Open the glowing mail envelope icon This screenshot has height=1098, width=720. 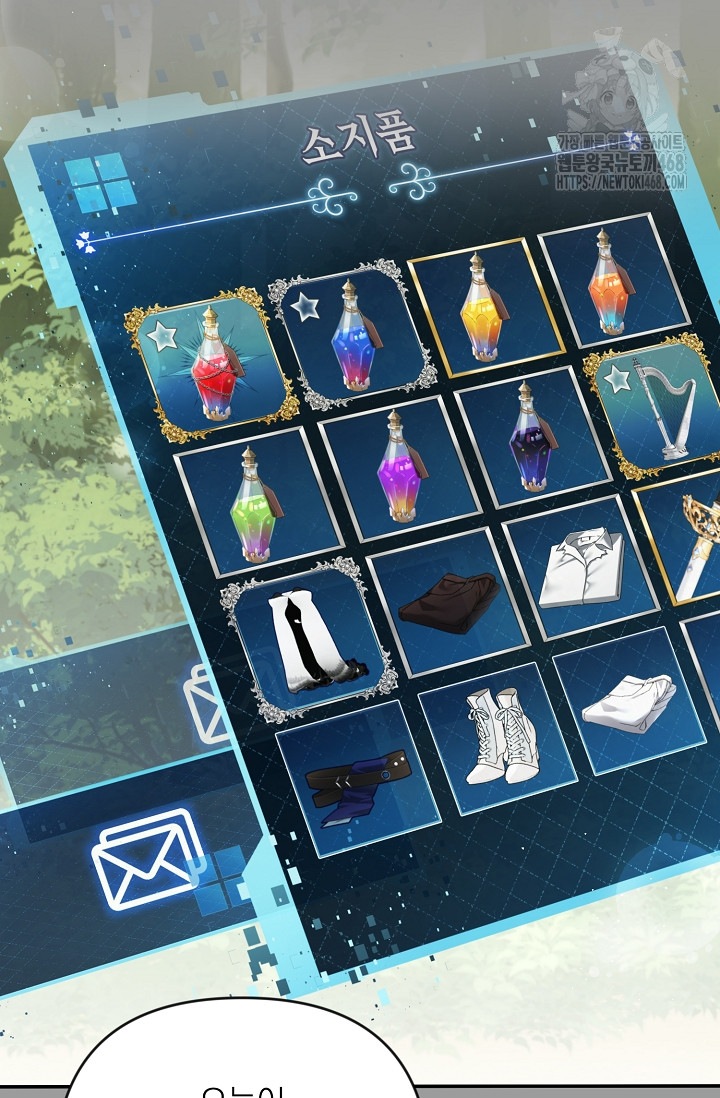147,860
